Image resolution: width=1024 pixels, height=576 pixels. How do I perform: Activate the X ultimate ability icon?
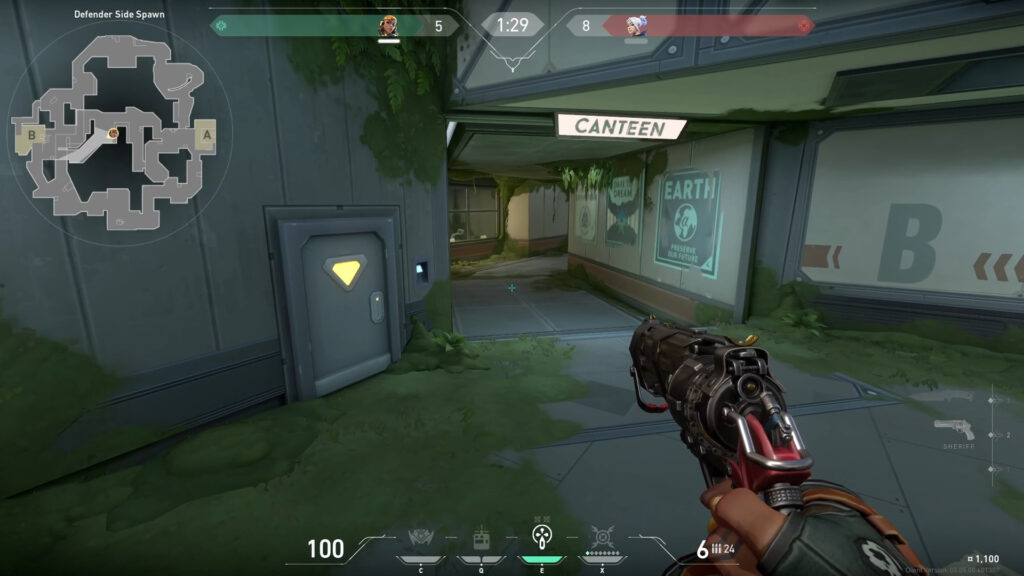(x=602, y=540)
